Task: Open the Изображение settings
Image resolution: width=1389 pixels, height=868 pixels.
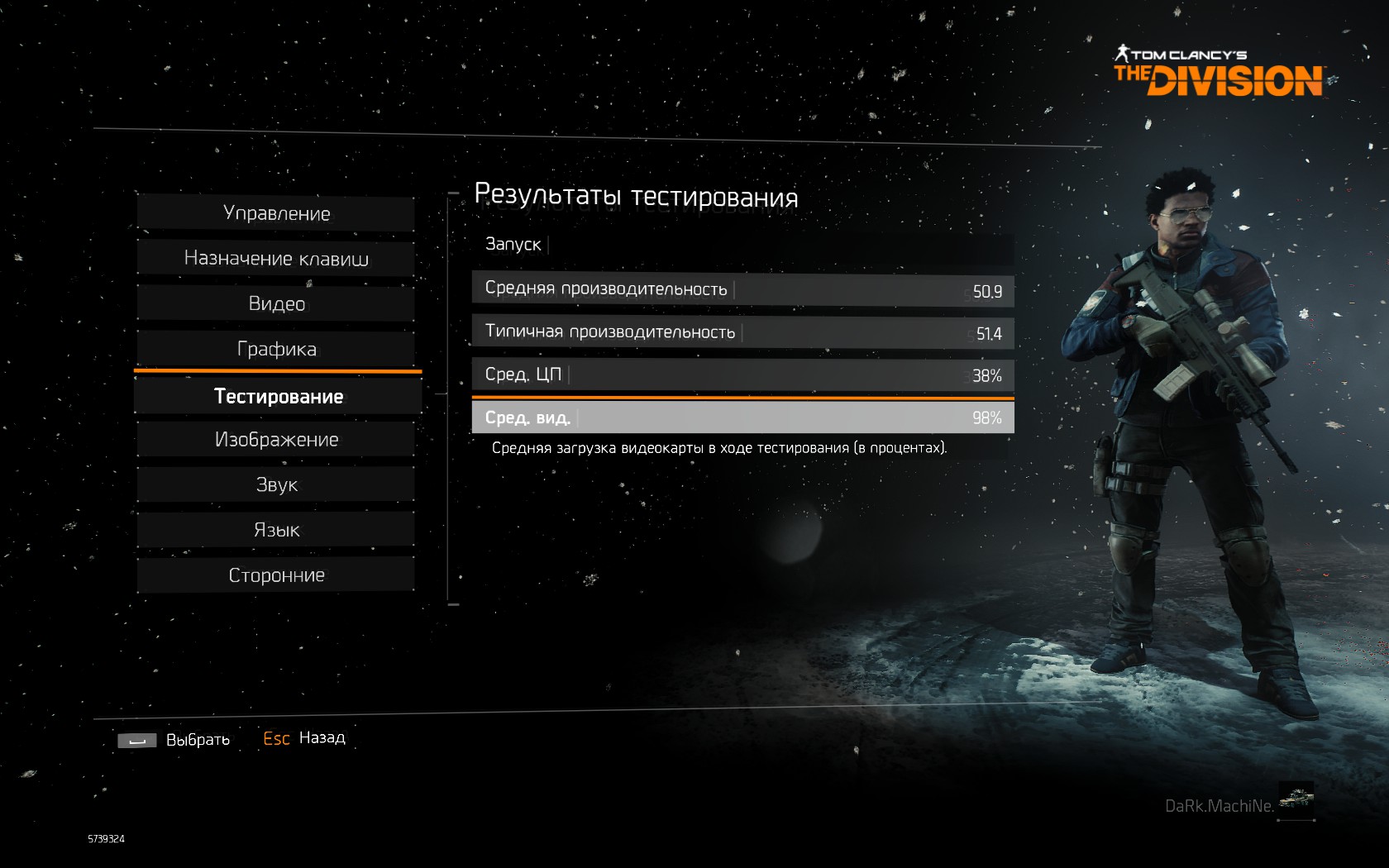Action: coord(276,440)
